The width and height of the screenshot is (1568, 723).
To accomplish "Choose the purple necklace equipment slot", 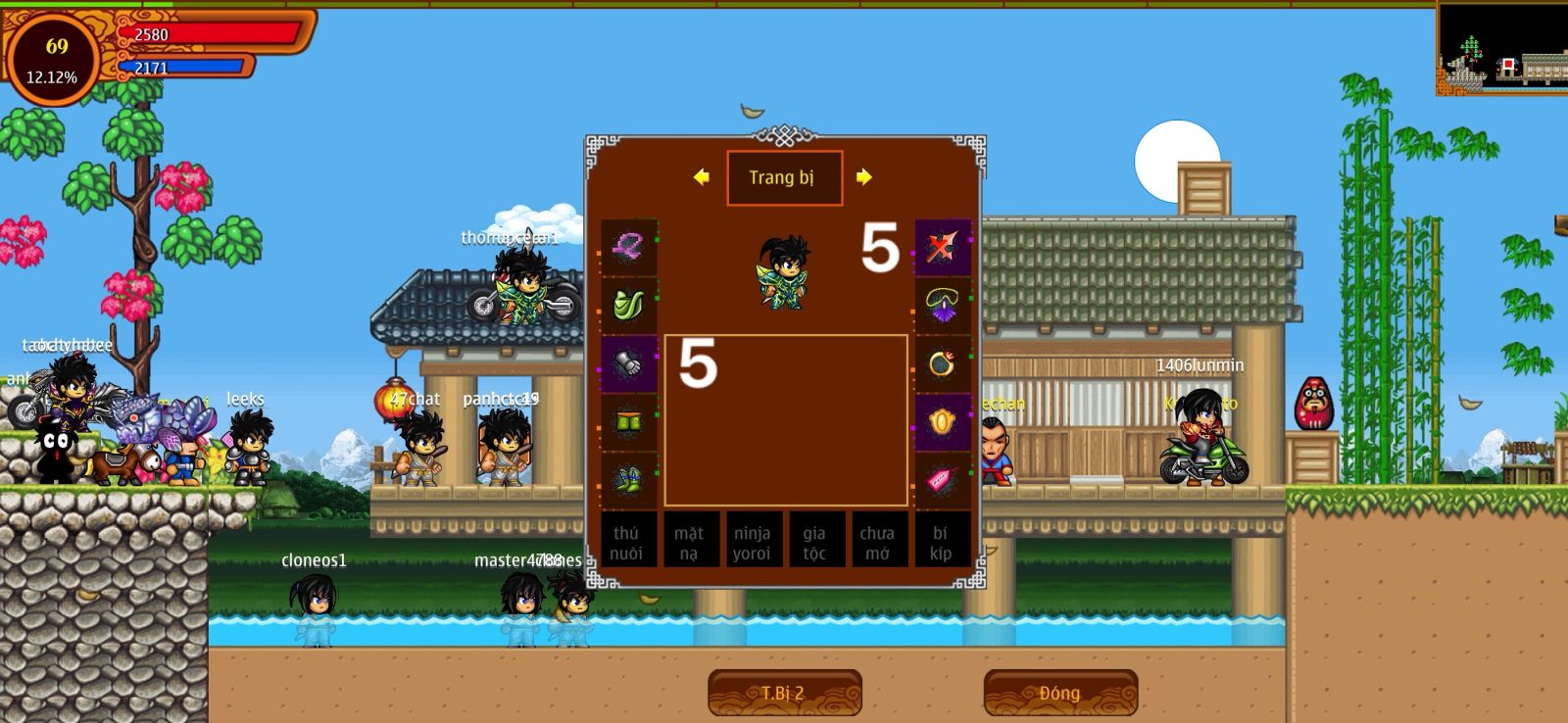I will (x=942, y=306).
